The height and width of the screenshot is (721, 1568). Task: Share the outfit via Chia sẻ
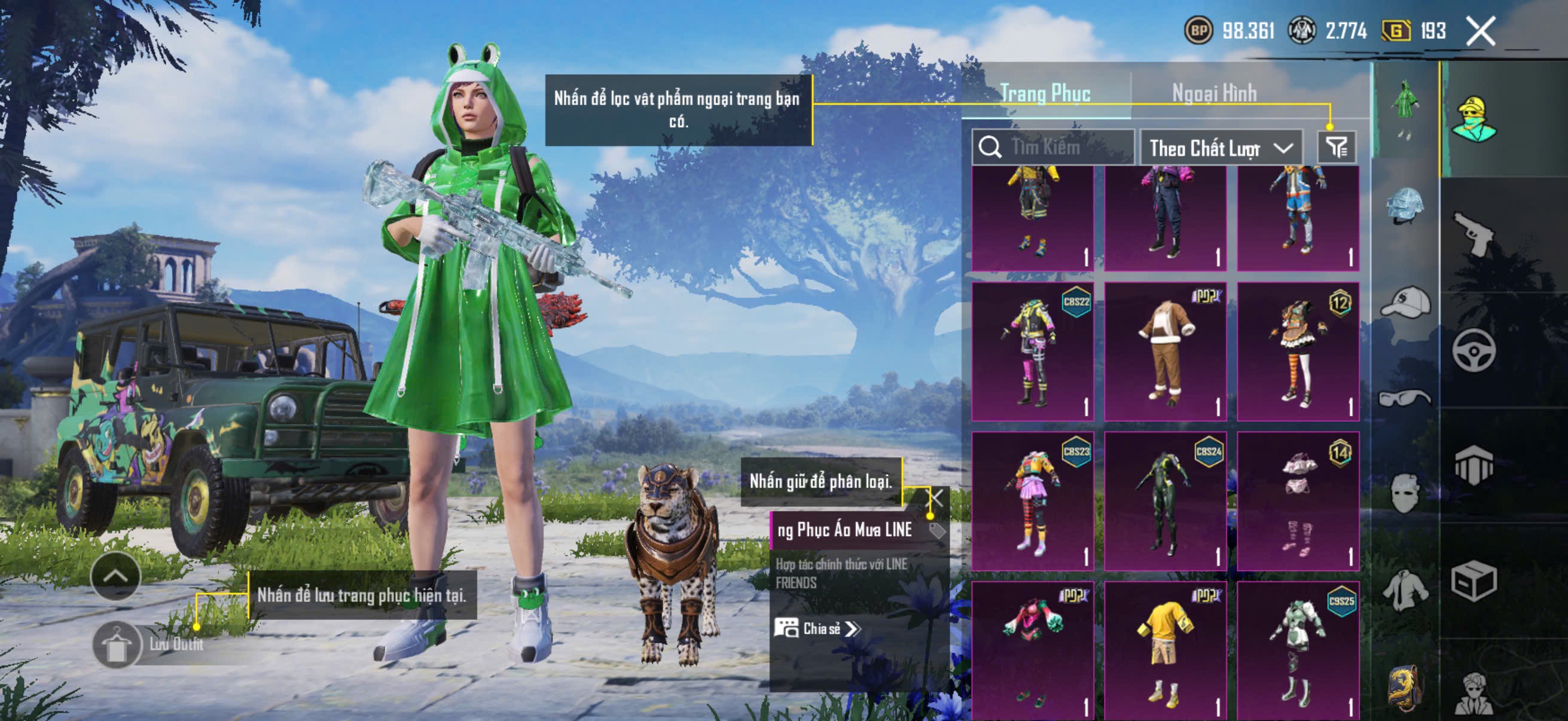click(x=817, y=628)
